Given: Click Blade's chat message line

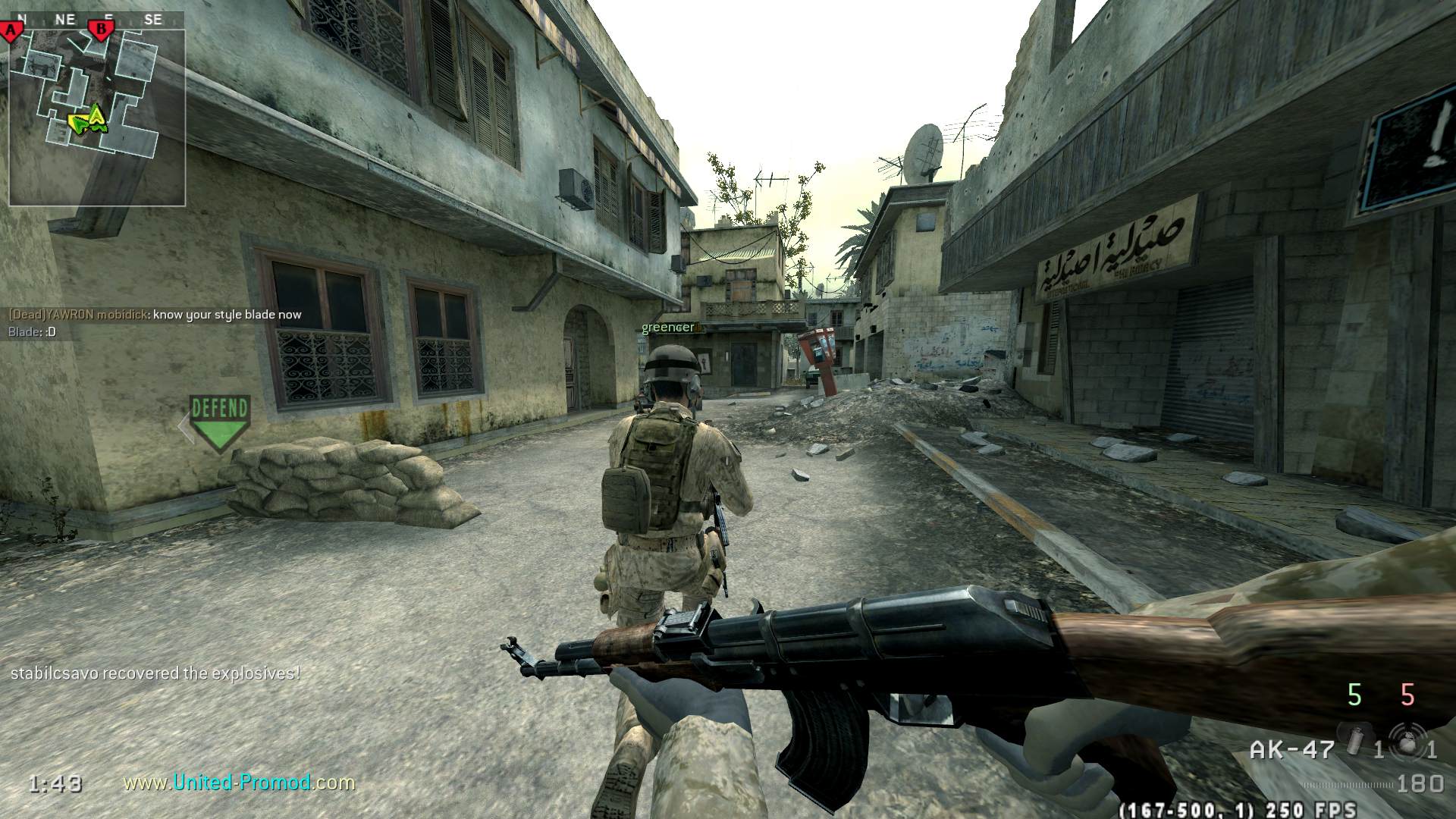Looking at the screenshot, I should (32, 332).
